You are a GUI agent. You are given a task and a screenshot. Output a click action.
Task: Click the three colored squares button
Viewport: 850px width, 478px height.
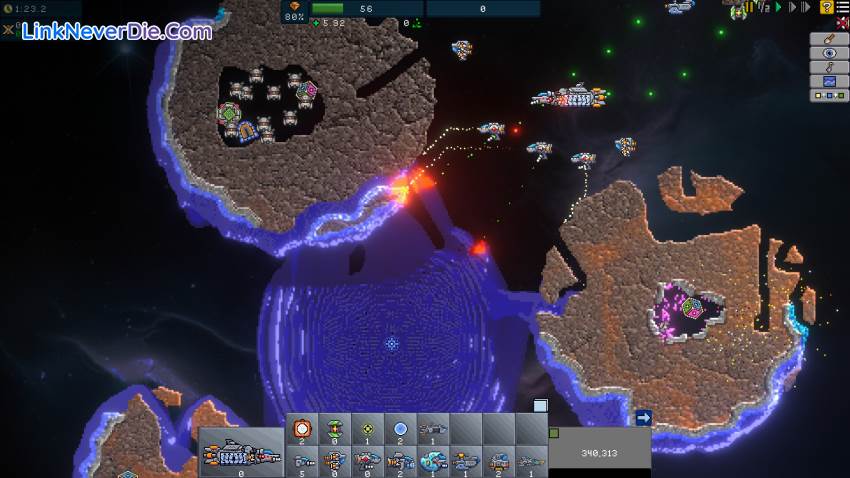click(x=829, y=95)
